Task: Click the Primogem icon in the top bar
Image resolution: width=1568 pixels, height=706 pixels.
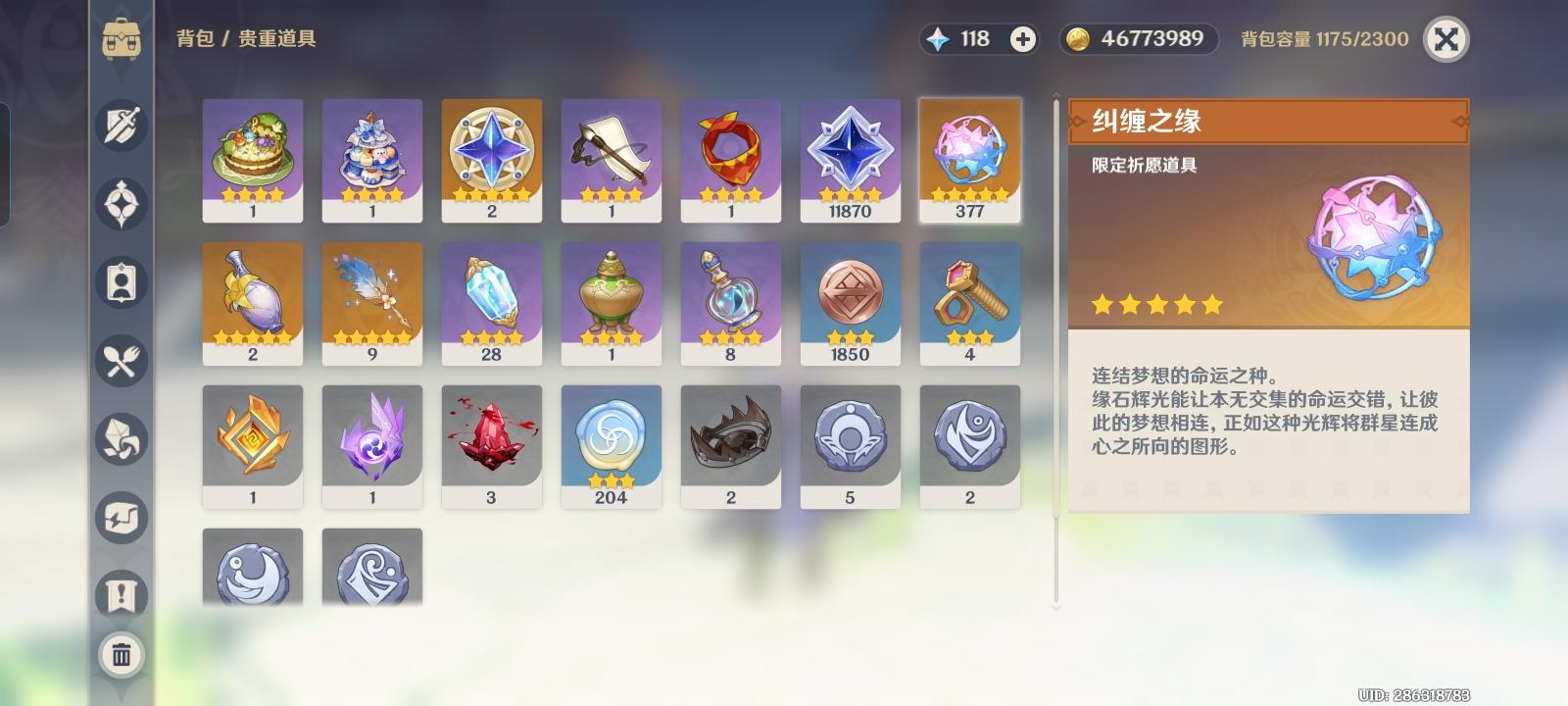Action: [941, 39]
